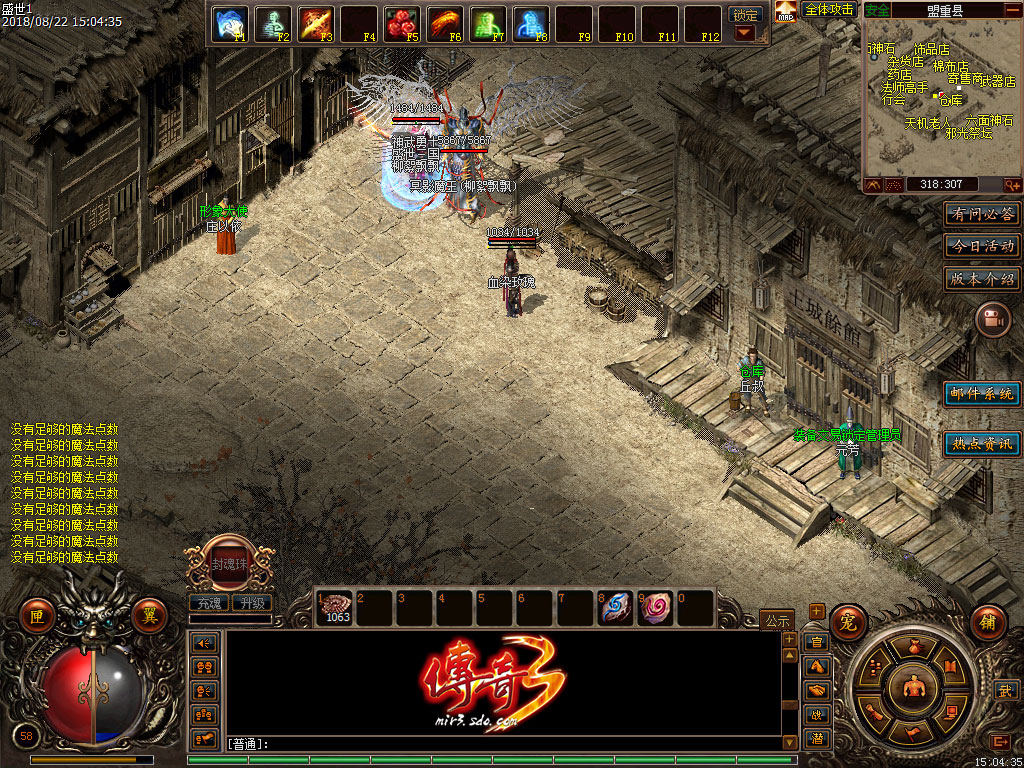The image size is (1024, 768).
Task: Toggle the 全体攻击 attack mode
Action: click(x=829, y=10)
